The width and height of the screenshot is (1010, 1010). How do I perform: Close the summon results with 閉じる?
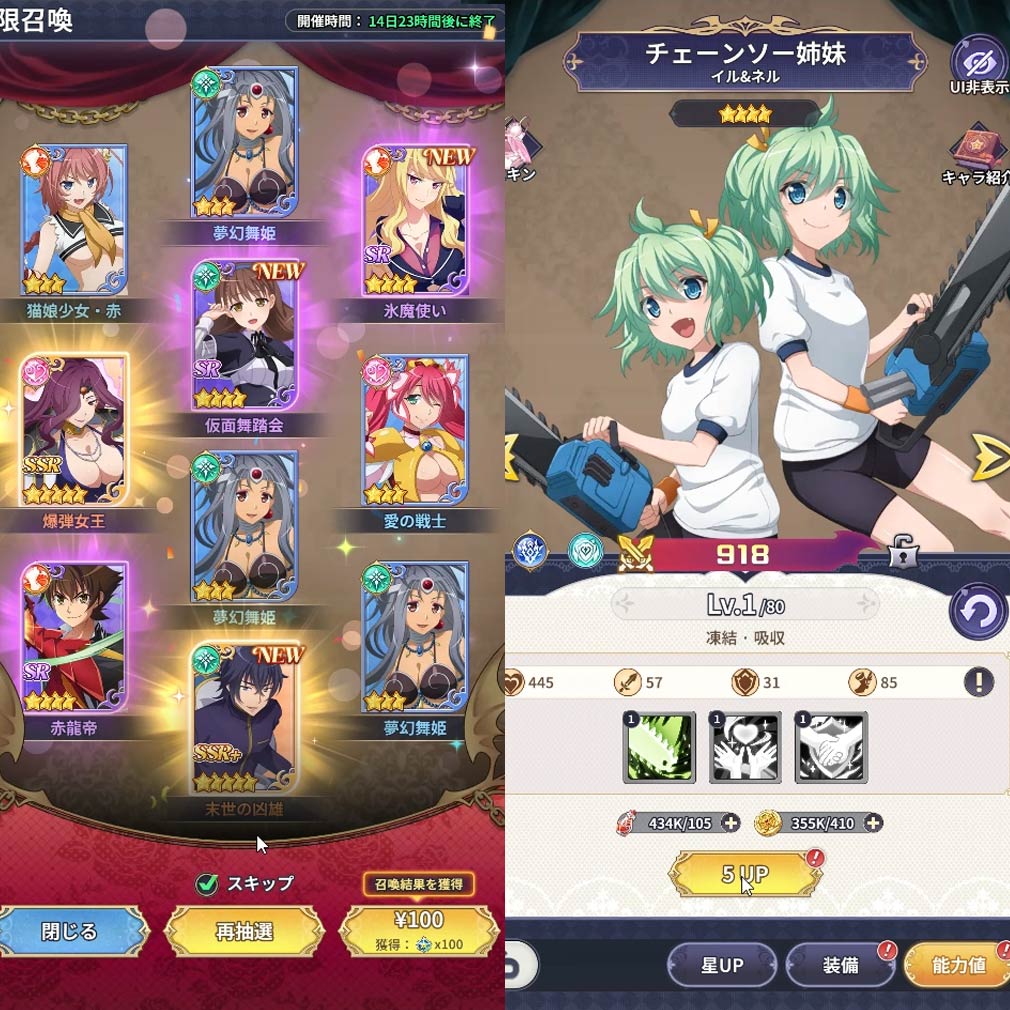70,932
